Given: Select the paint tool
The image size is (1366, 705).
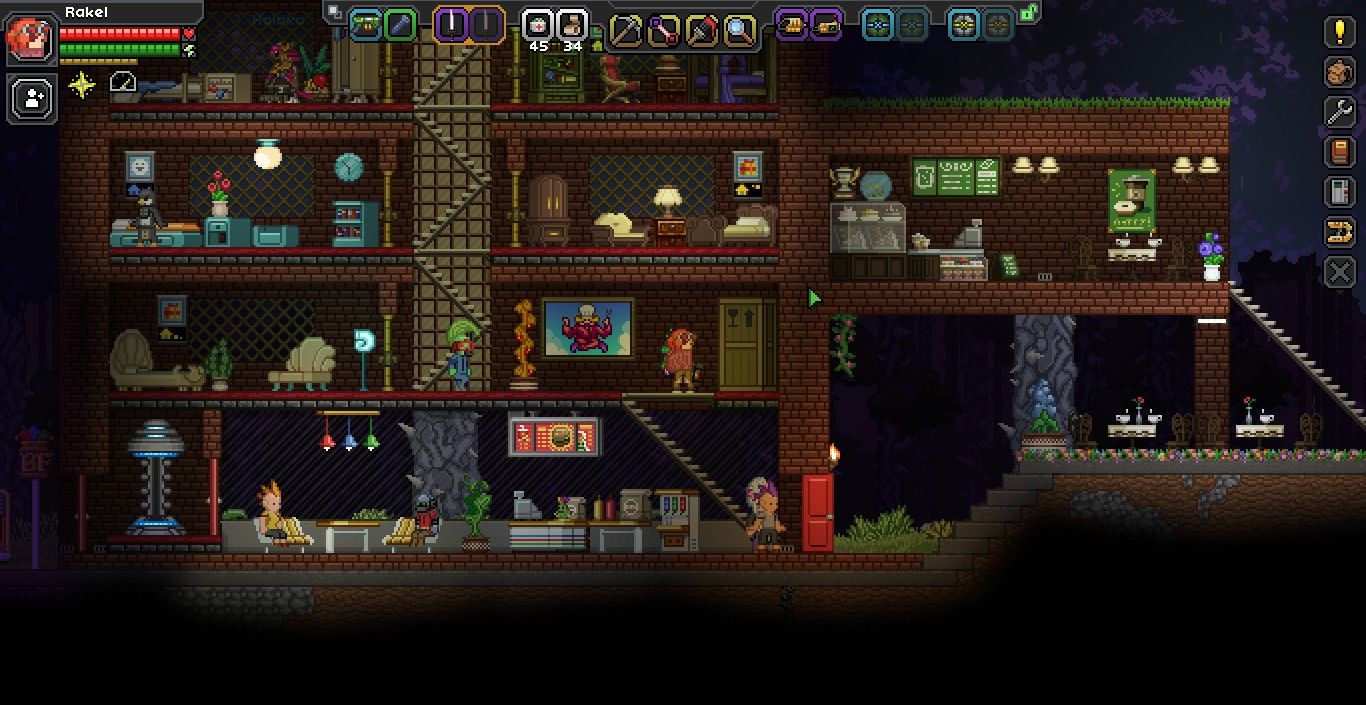Looking at the screenshot, I should (x=701, y=29).
